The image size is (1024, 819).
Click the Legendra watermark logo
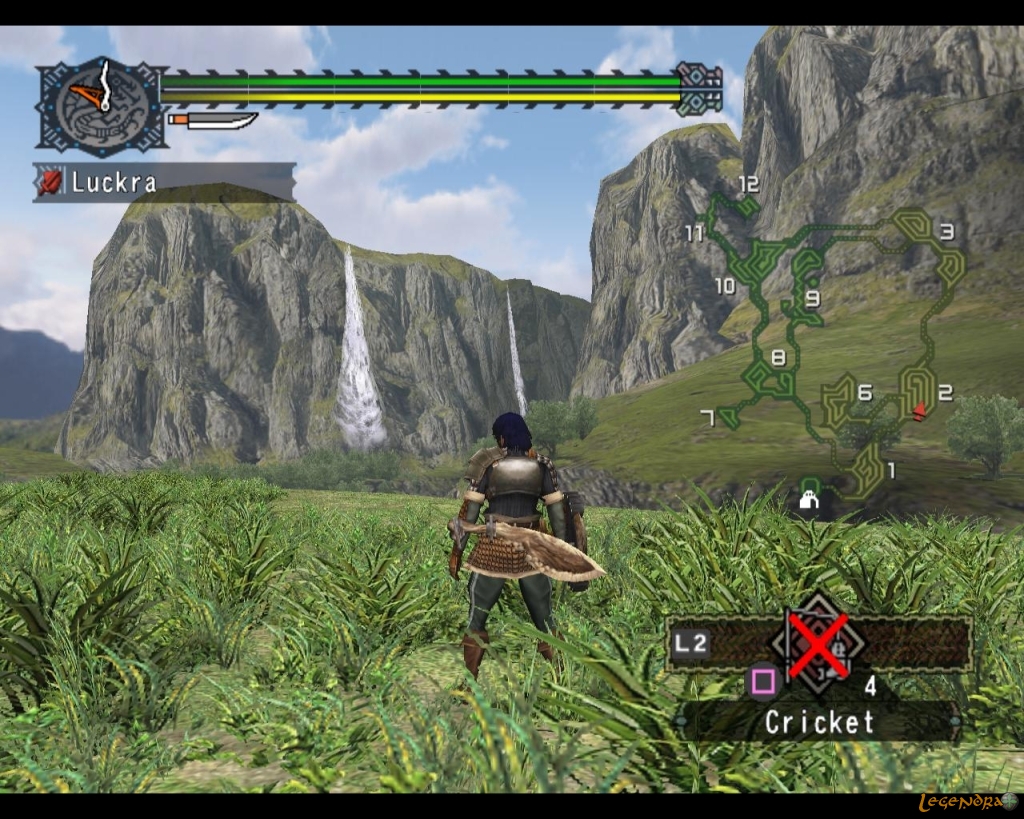click(x=967, y=802)
